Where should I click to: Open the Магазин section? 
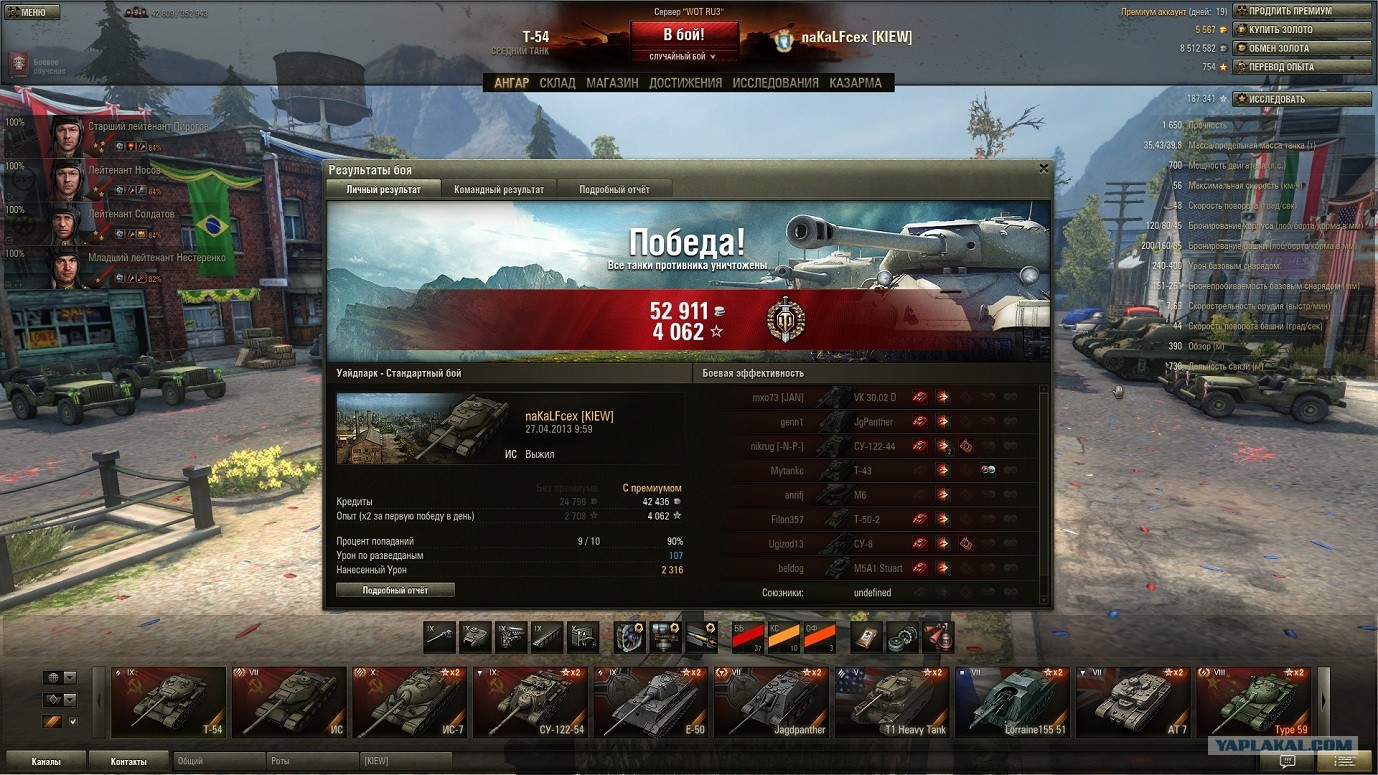click(x=612, y=83)
